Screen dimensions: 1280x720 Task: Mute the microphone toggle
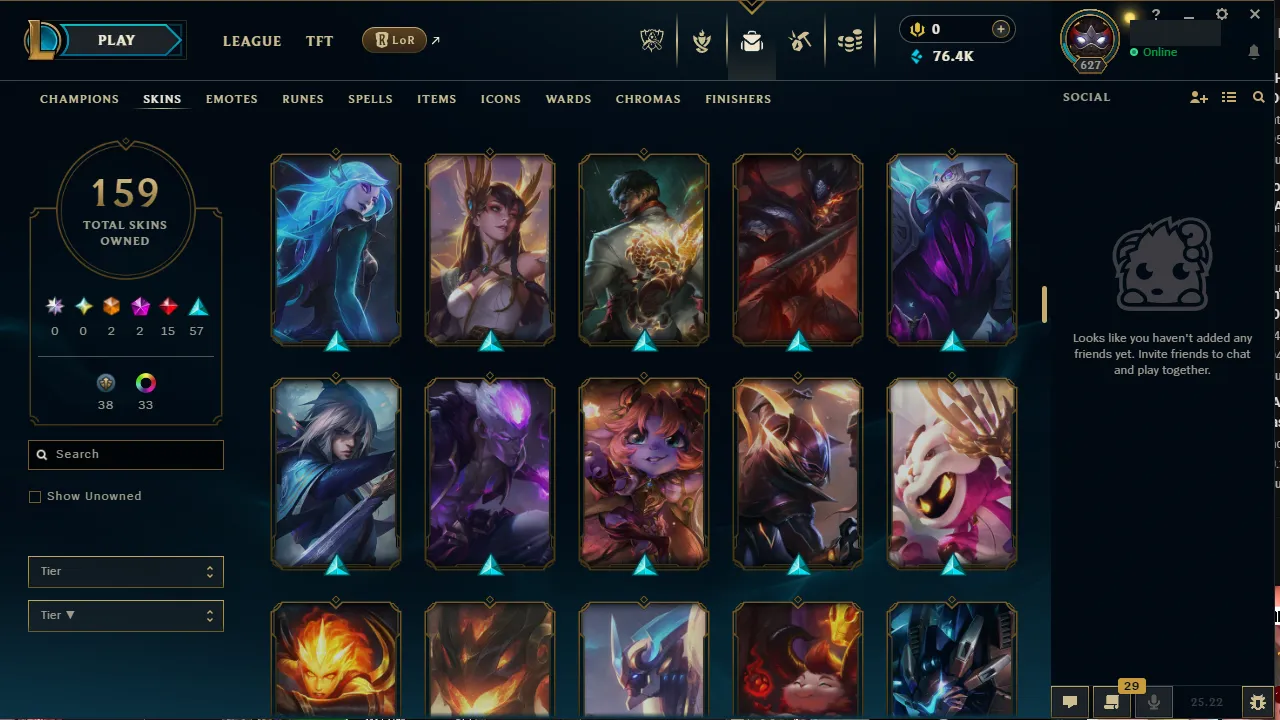[x=1153, y=702]
